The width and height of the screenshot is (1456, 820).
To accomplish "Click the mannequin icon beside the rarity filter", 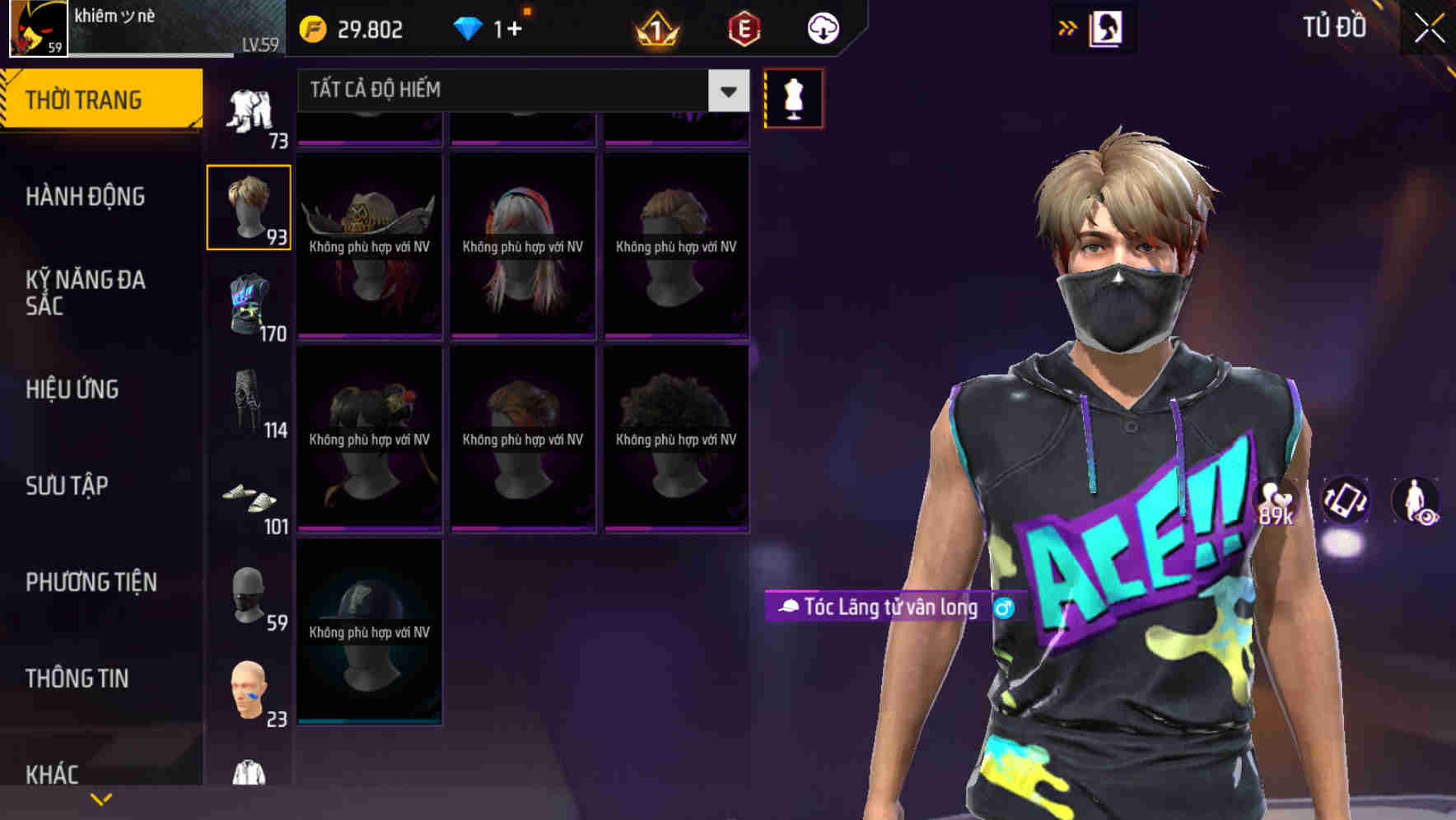I will (x=793, y=97).
